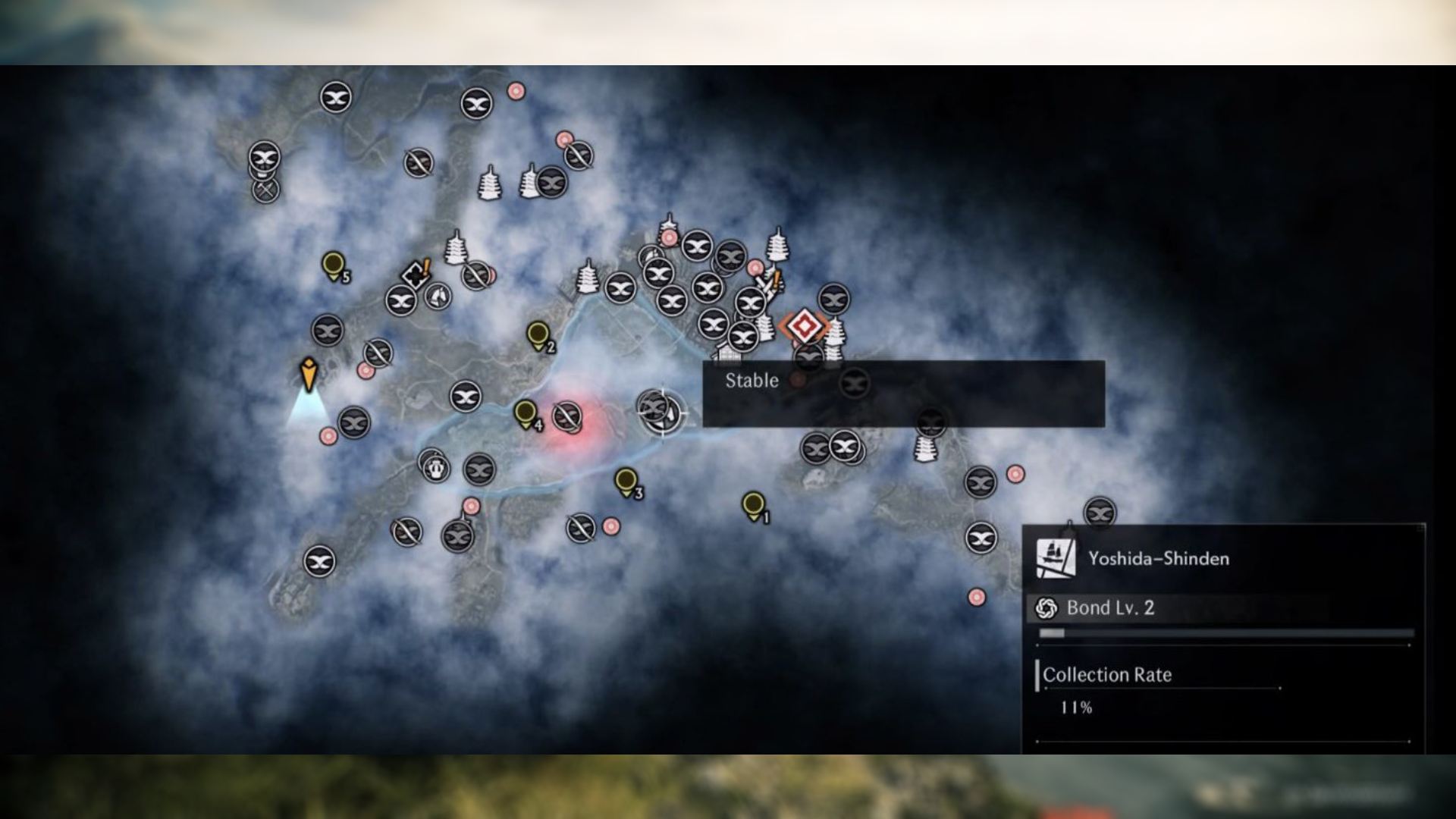This screenshot has height=819, width=1456.
Task: Click the Yoshida-Shinden ship area icon
Action: (x=1056, y=559)
